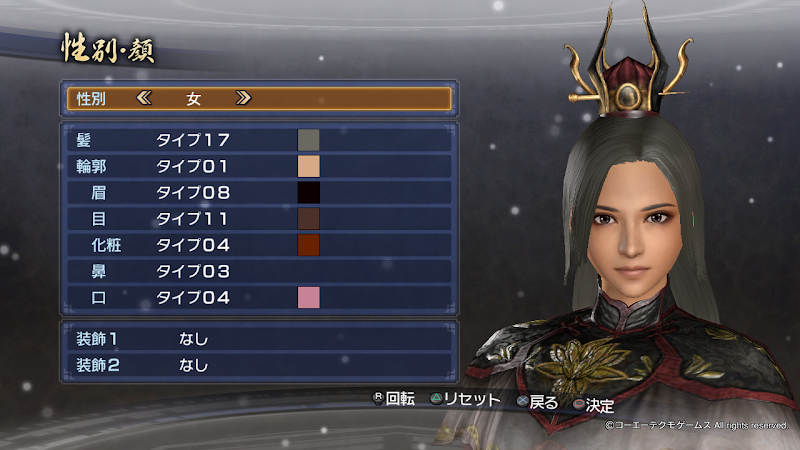Image resolution: width=800 pixels, height=450 pixels.
Task: Select the 性別 gender row
Action: (x=258, y=99)
